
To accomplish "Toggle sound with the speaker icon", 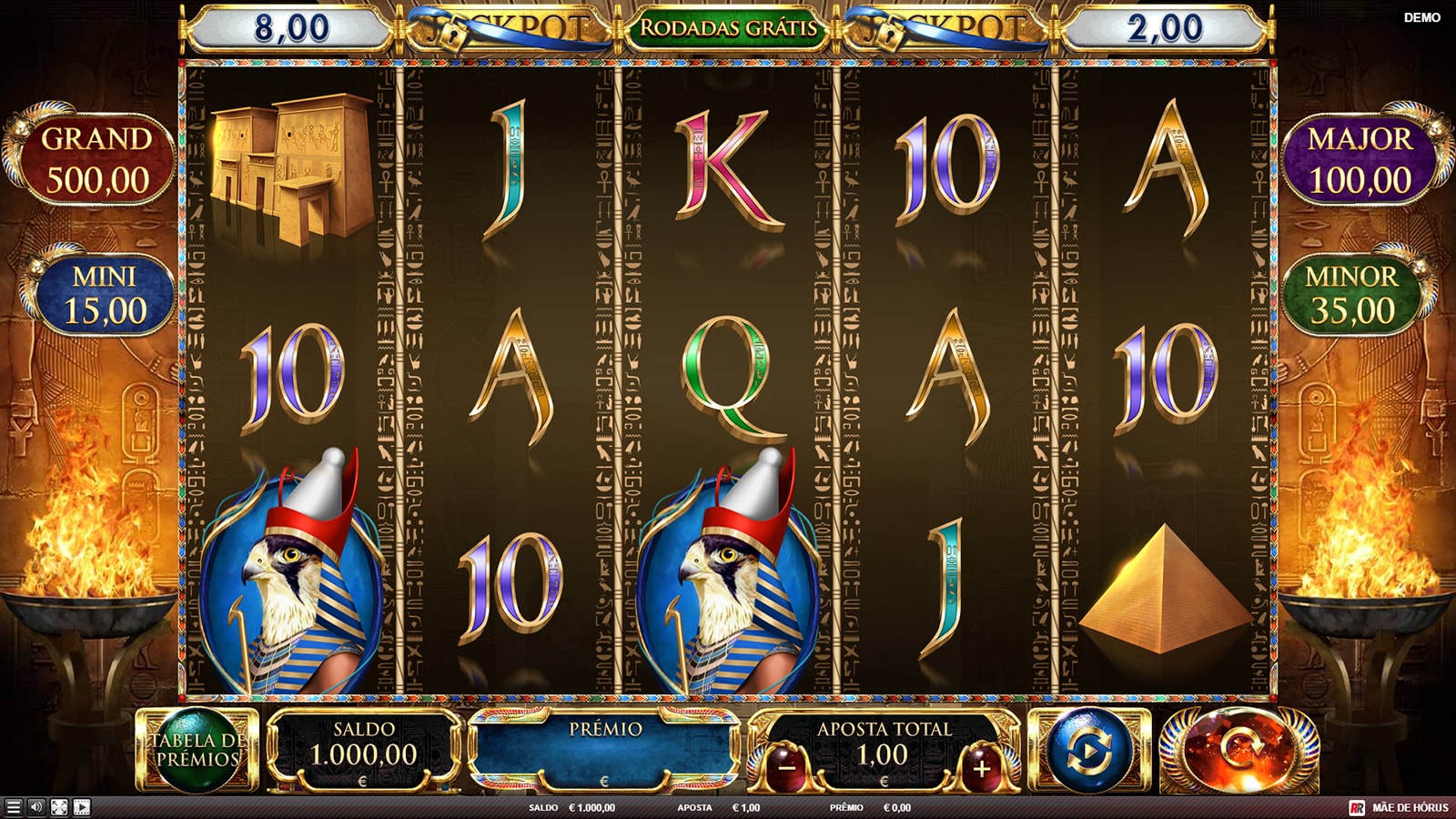I will pyautogui.click(x=36, y=807).
